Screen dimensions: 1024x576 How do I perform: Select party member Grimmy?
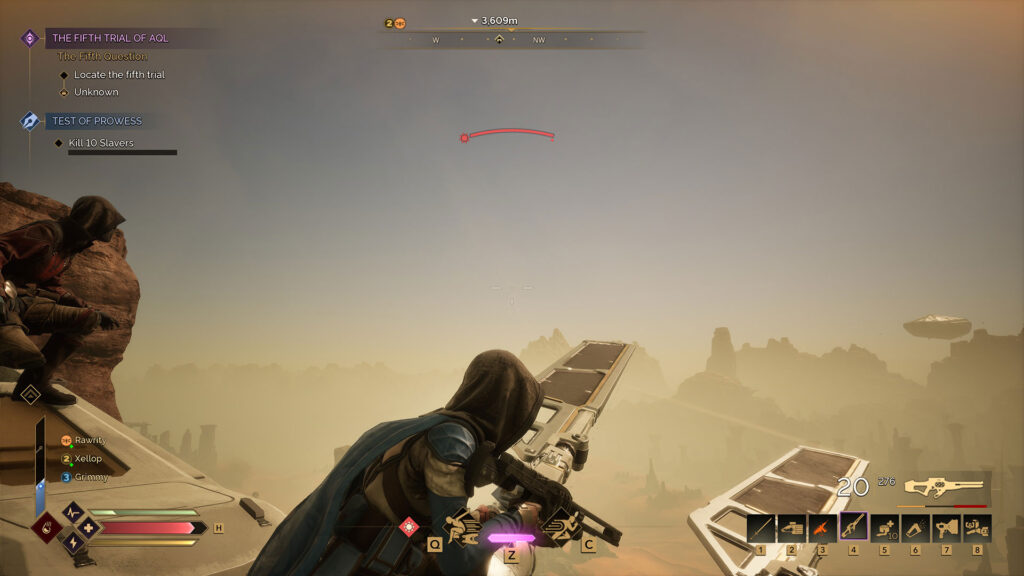(x=89, y=476)
